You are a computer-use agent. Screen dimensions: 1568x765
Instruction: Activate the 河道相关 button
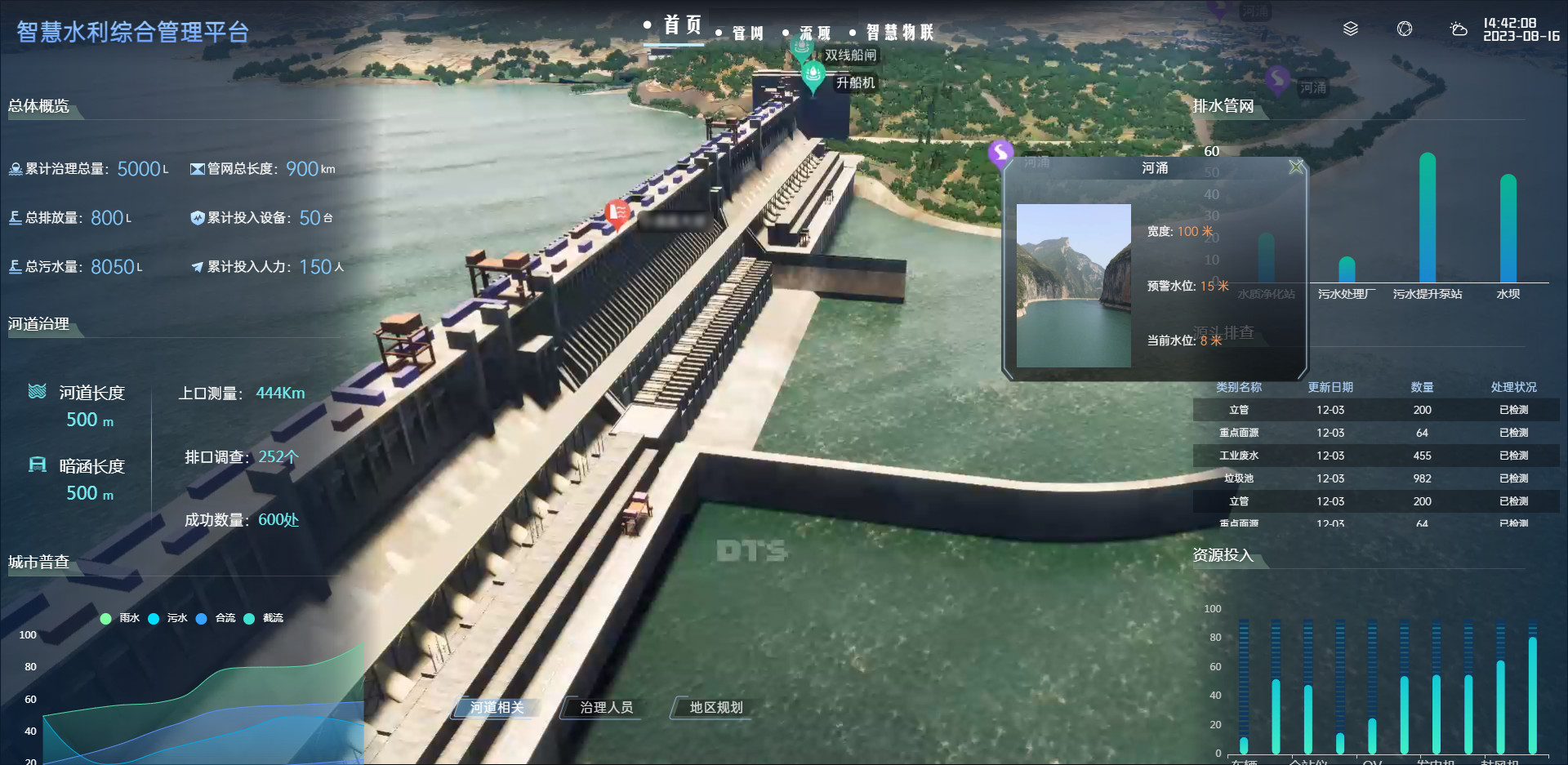coord(497,708)
